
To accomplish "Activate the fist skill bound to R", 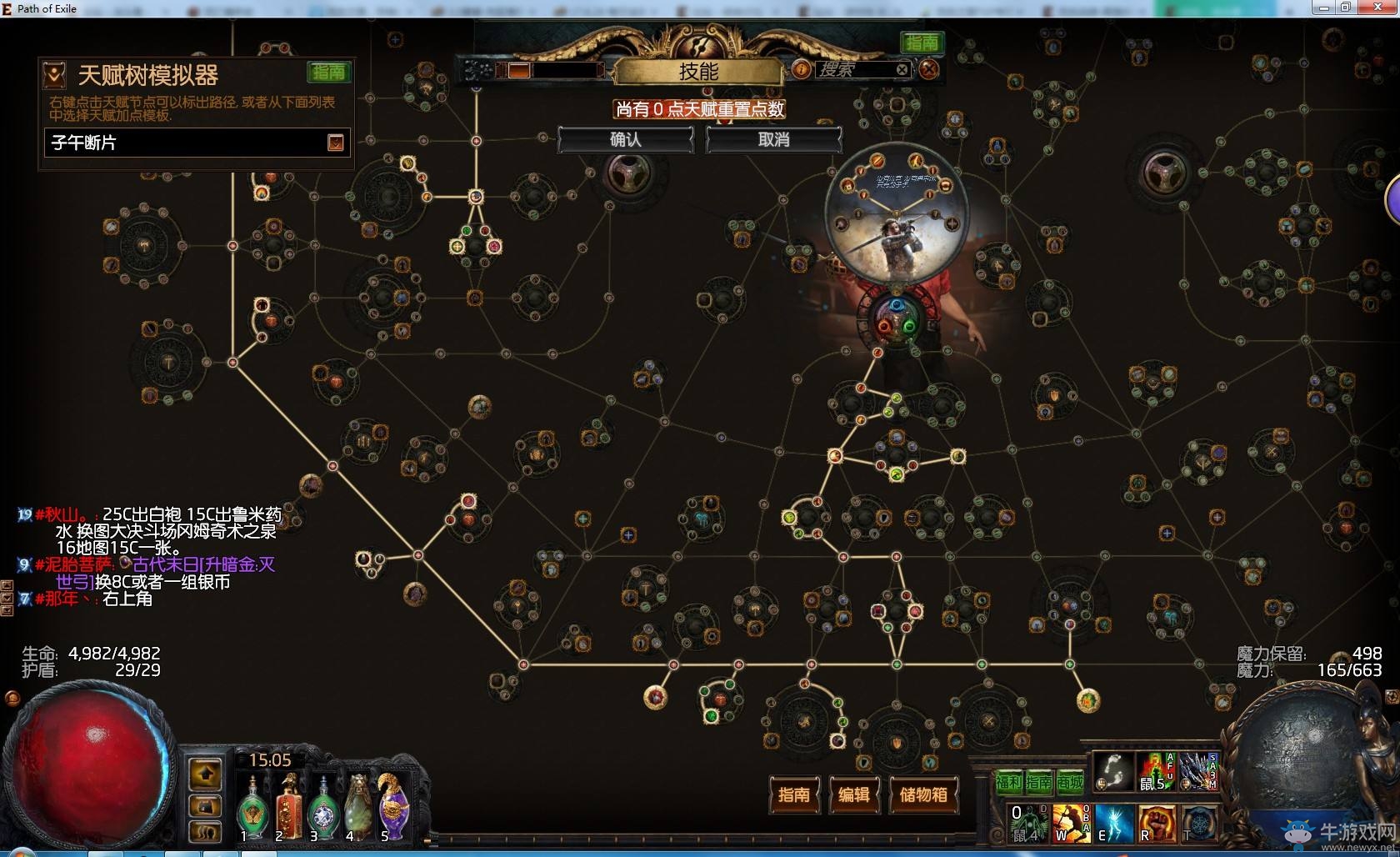I will point(1155,823).
